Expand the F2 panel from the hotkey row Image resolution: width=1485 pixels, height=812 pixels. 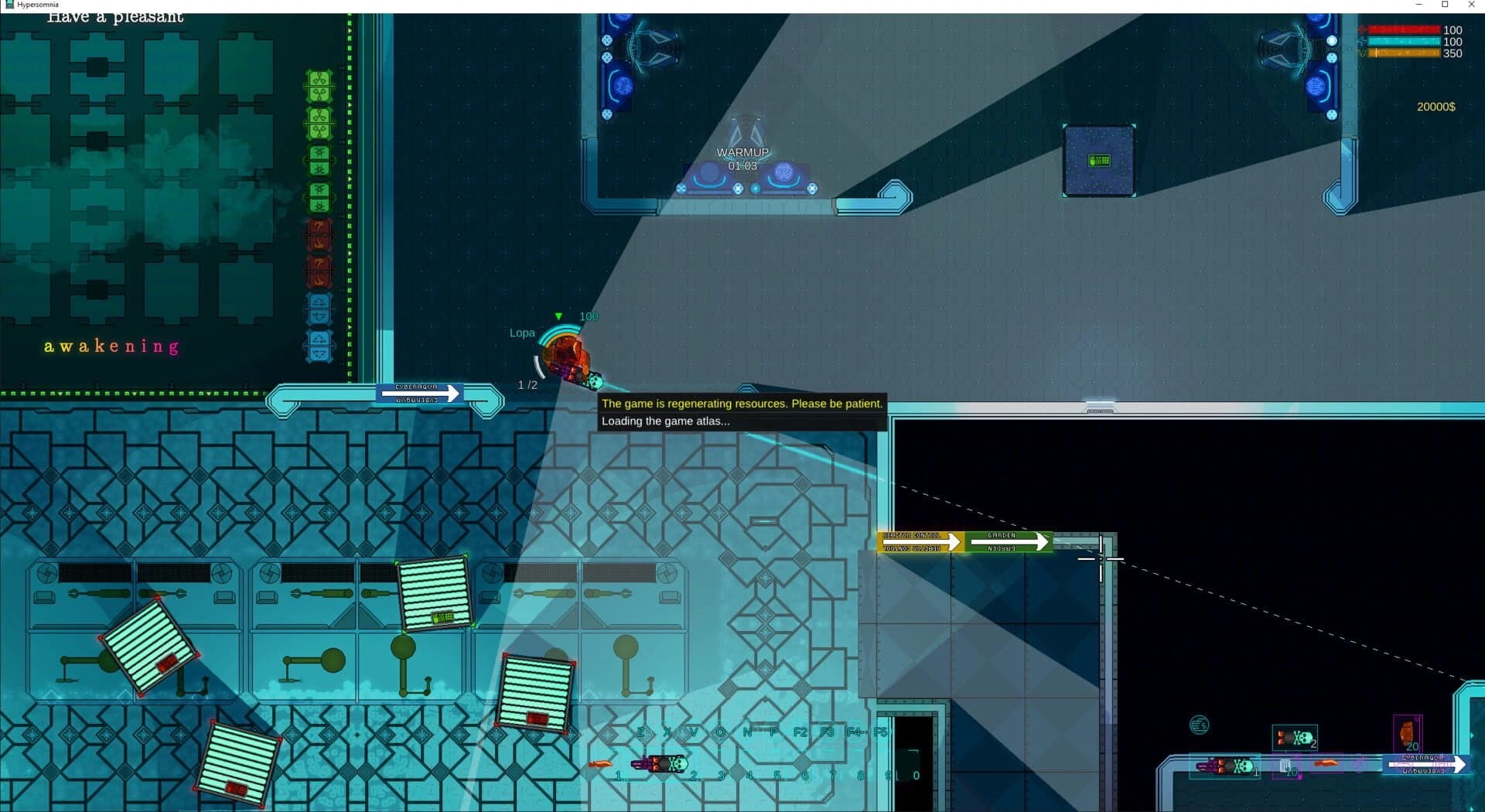pos(802,733)
